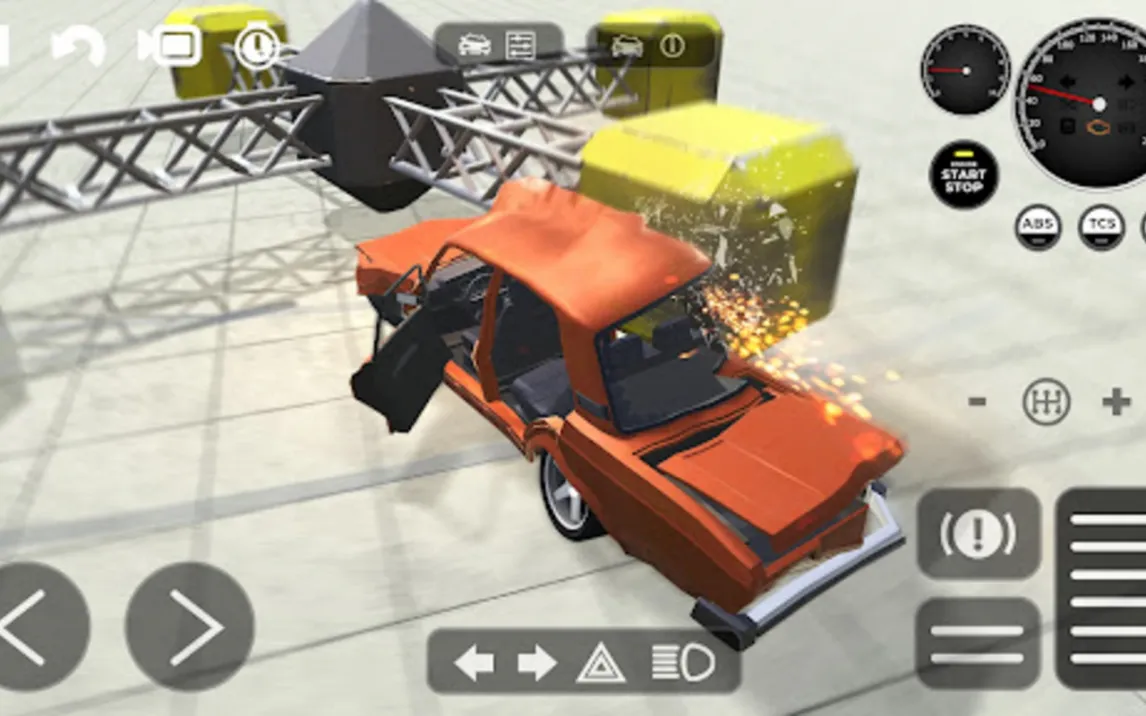
Task: Toggle the ABS button
Action: point(1038,227)
